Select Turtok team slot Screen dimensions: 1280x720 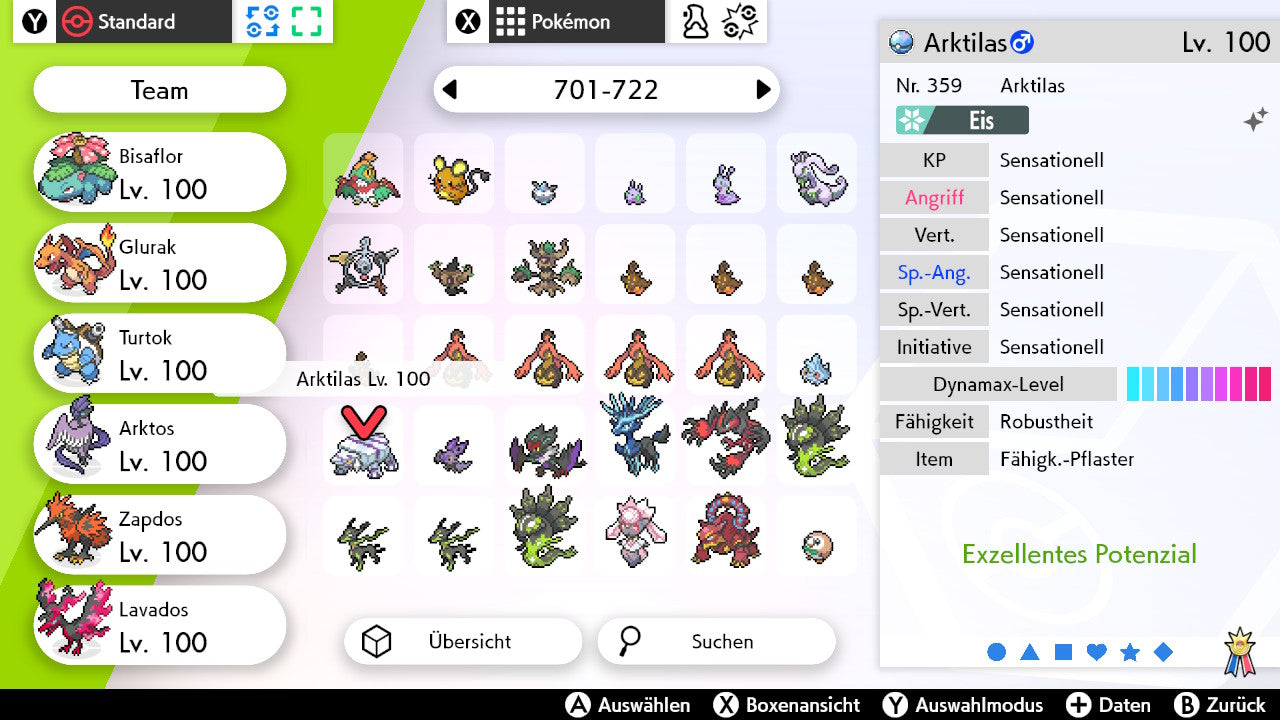point(160,355)
